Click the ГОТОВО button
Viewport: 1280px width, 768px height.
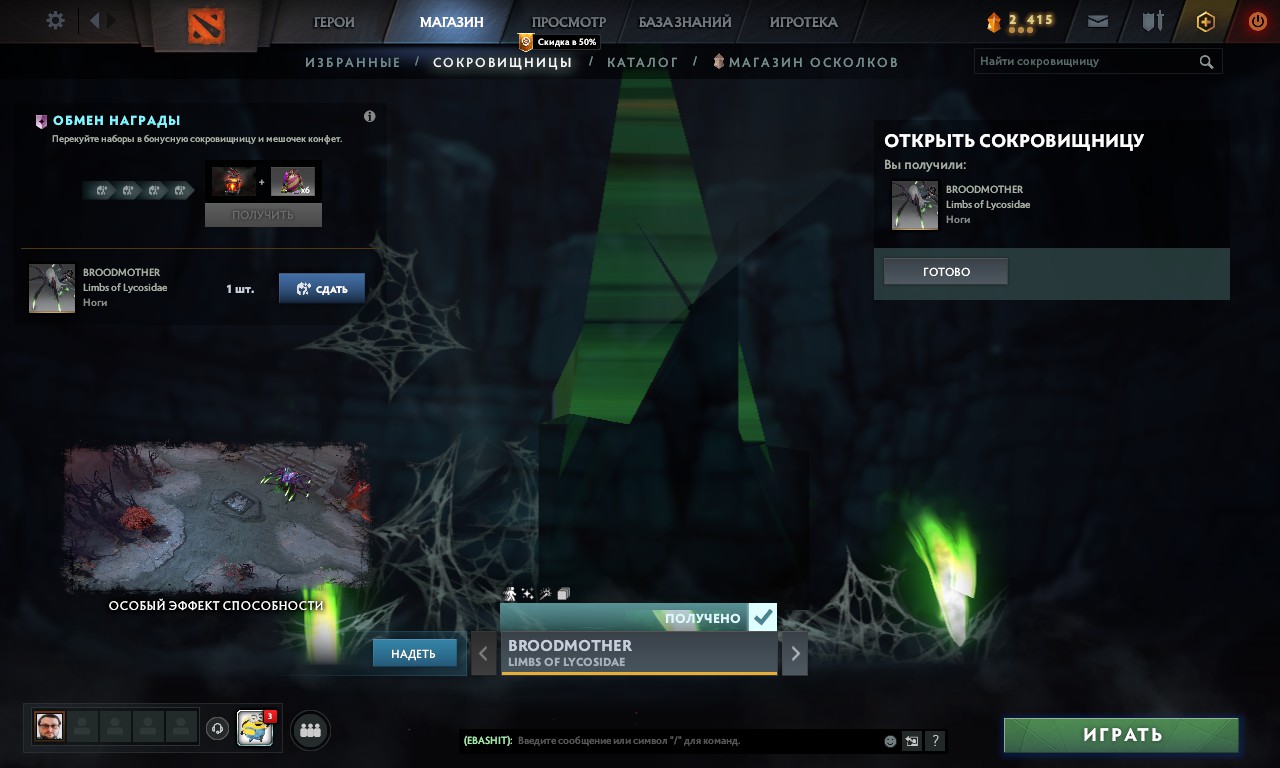(x=945, y=270)
